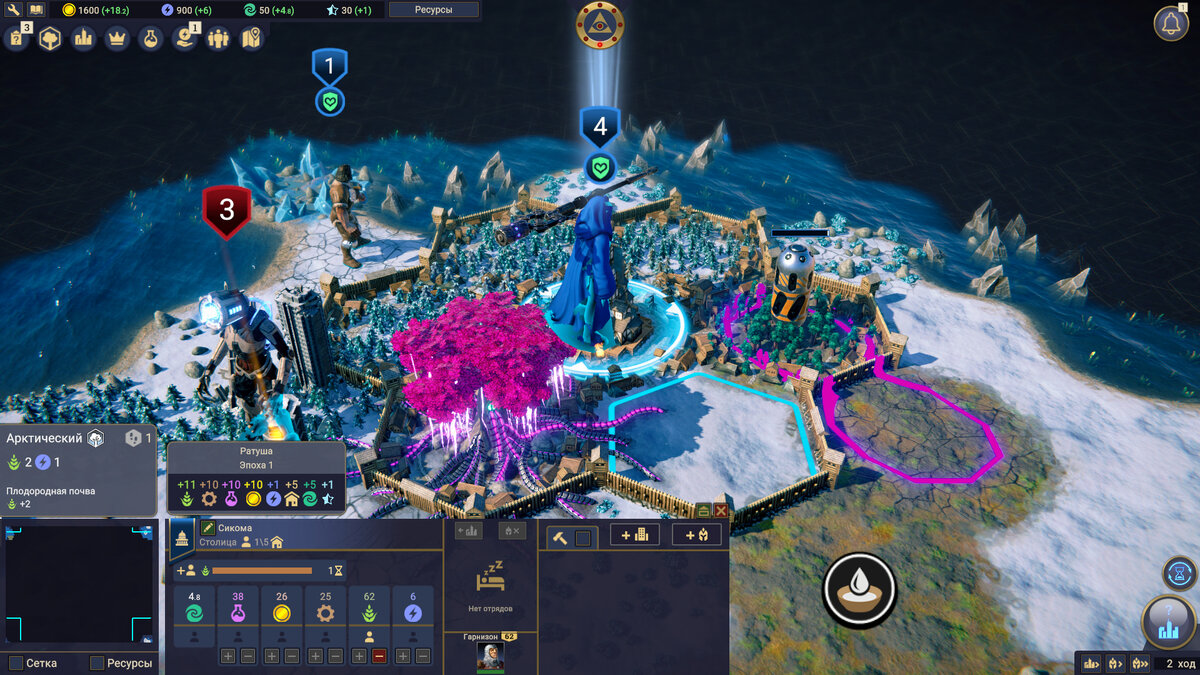Toggle the Сетка checkbox
This screenshot has width=1200, height=675.
(x=16, y=663)
